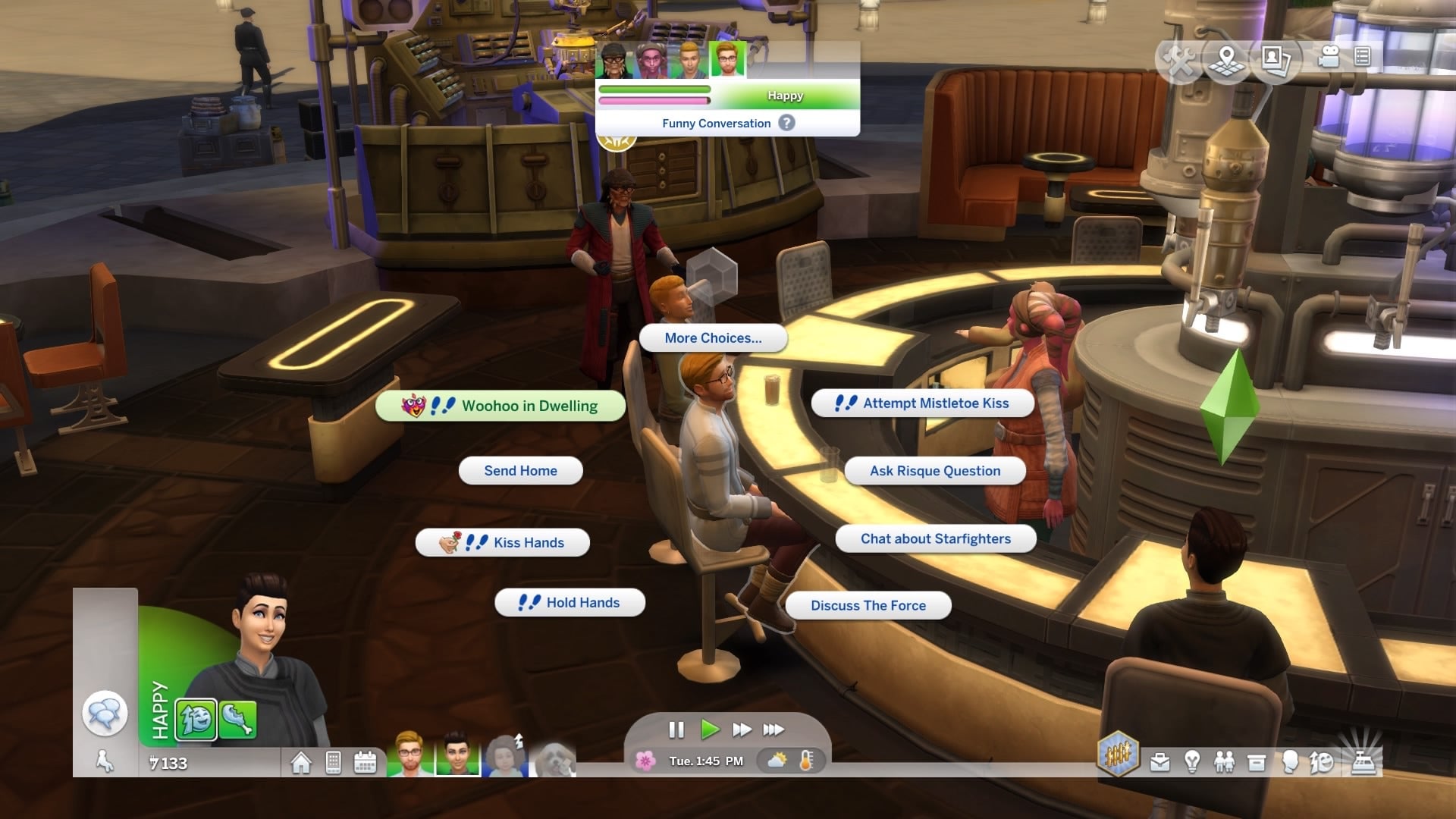Click the Funny Conversation help question mark
The height and width of the screenshot is (819, 1456).
(787, 123)
